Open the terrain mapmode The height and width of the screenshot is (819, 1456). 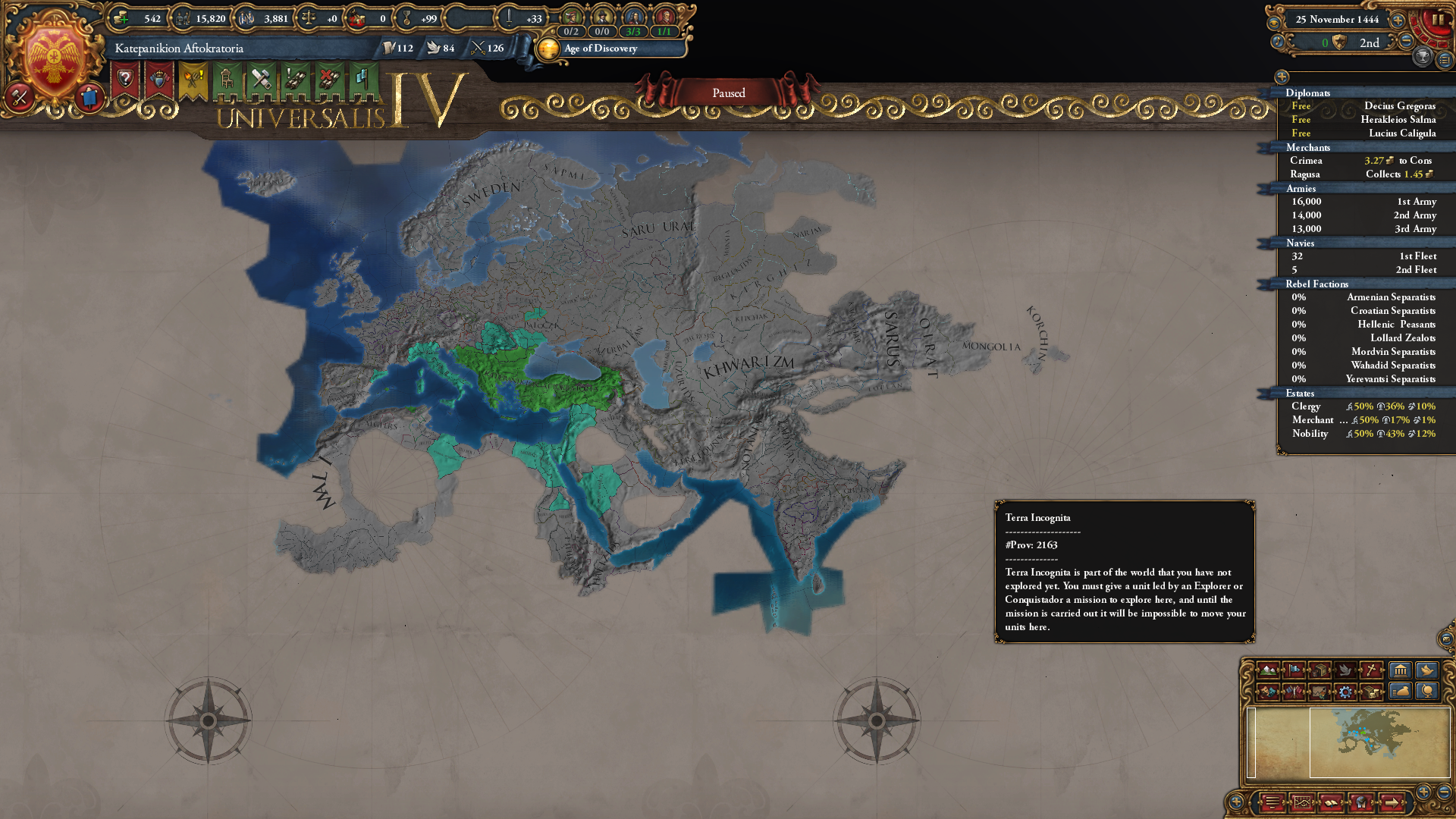[1268, 670]
